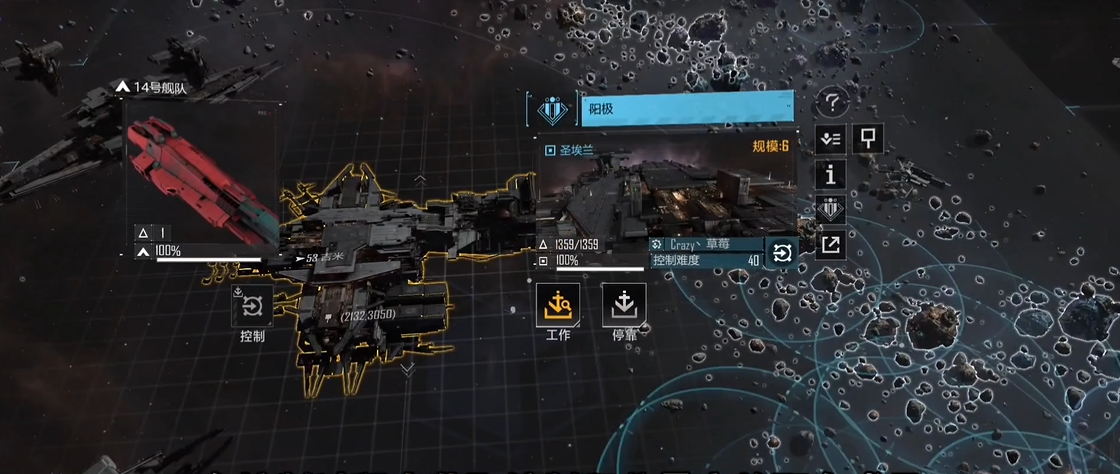Click the faction emblem left of 阳极
Image resolution: width=1120 pixels, height=474 pixels.
point(552,108)
